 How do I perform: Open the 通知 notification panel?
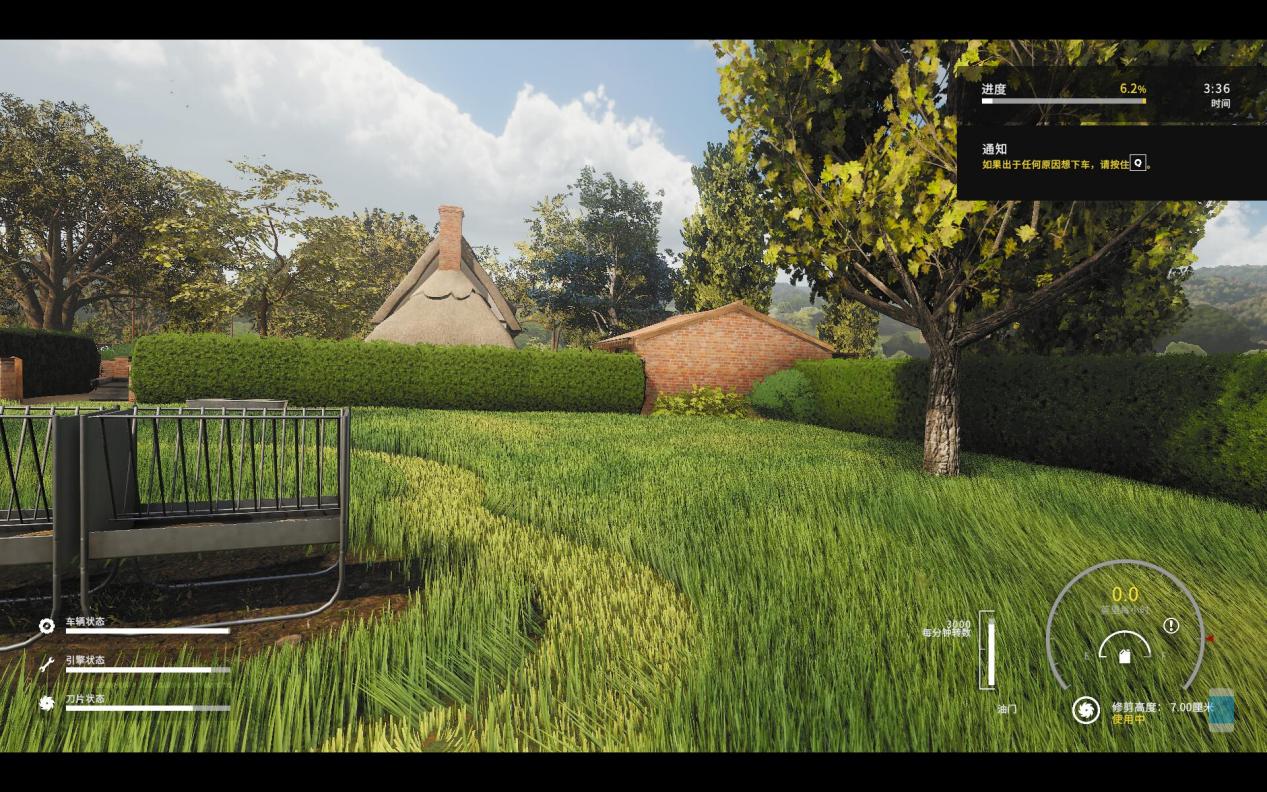[x=1111, y=160]
